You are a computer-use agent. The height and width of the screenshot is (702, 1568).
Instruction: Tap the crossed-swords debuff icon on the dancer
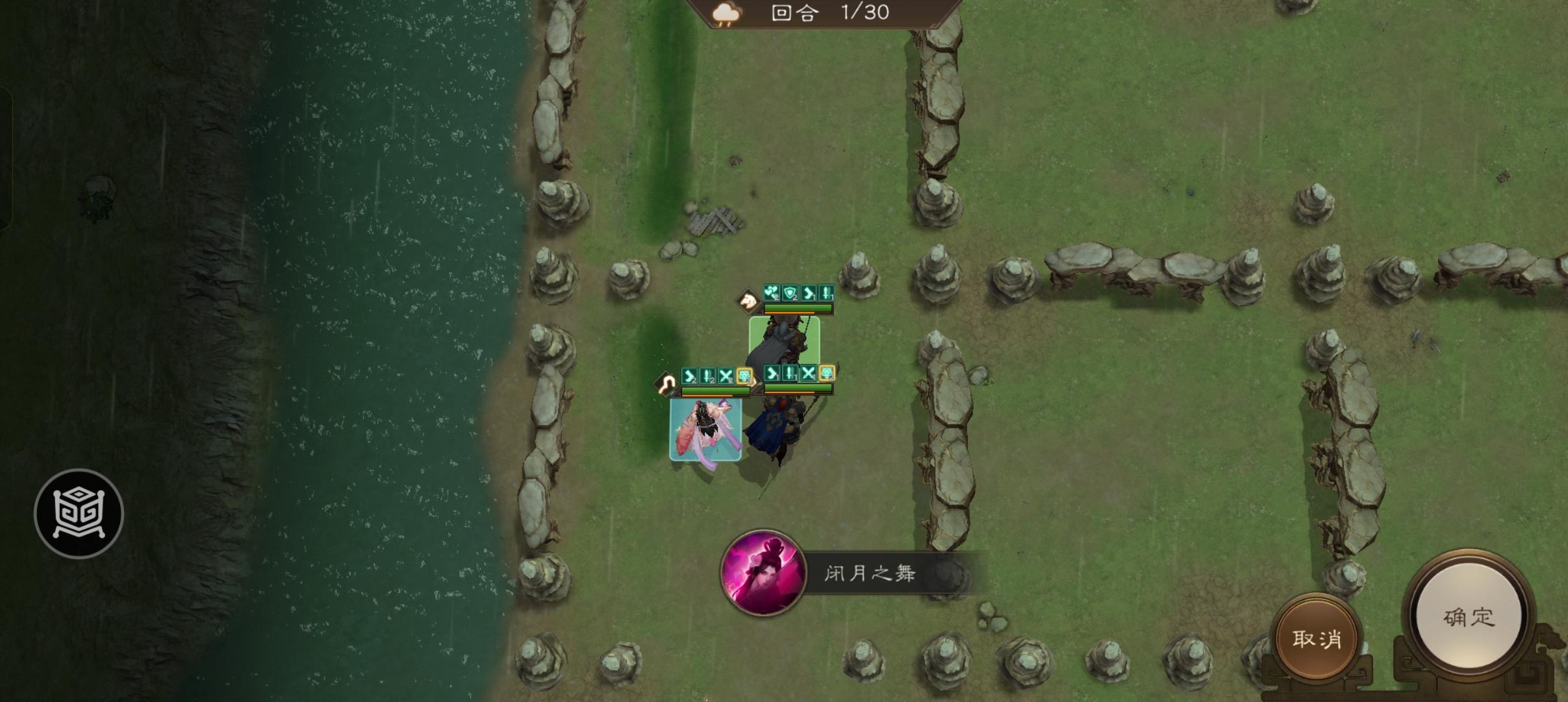(x=726, y=377)
